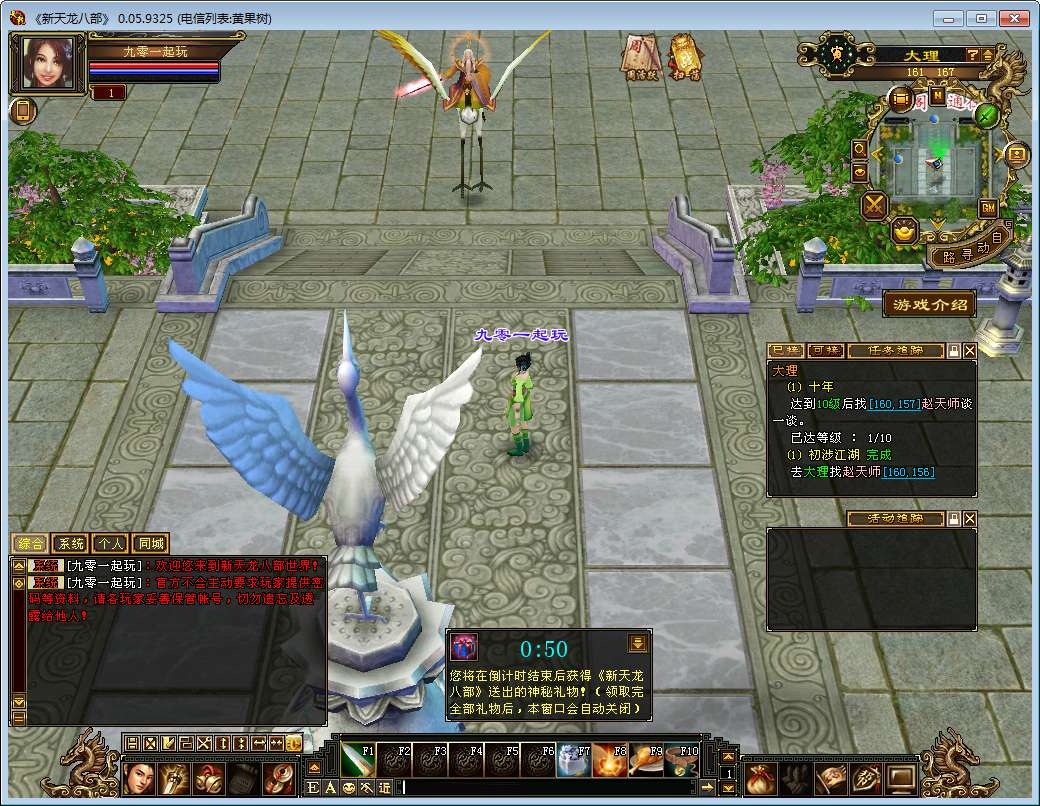Open the 游戏介绍 game introduction button
1040x806 pixels.
[x=929, y=305]
